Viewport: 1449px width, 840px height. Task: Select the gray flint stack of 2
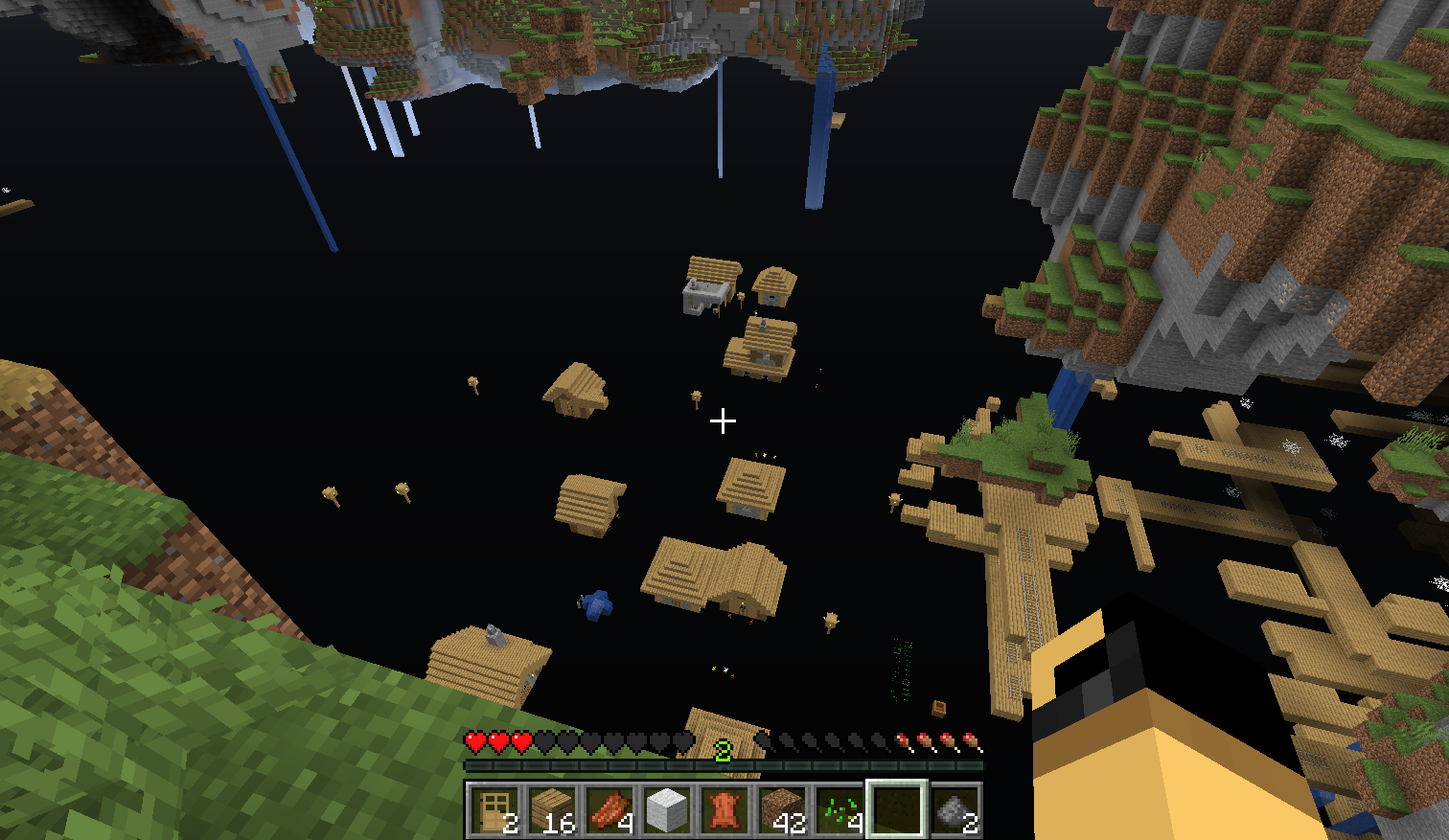(954, 810)
